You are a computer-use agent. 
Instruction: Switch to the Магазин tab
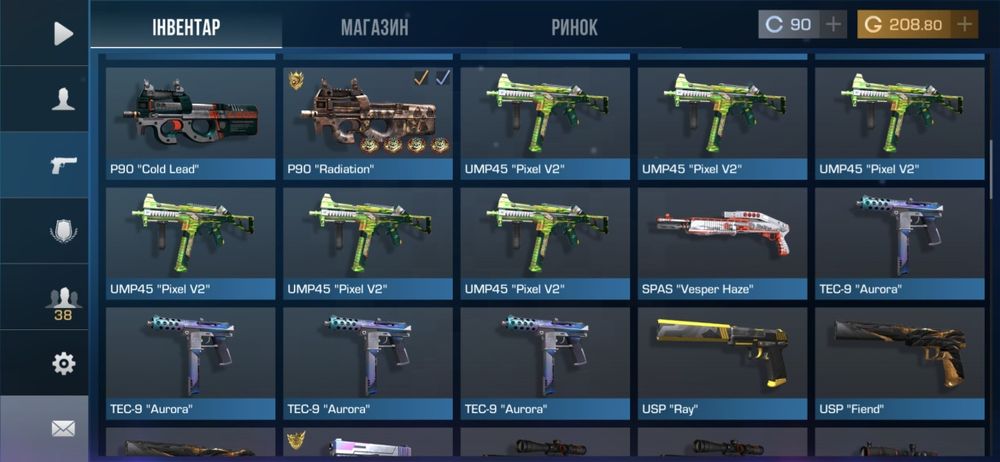click(x=374, y=27)
